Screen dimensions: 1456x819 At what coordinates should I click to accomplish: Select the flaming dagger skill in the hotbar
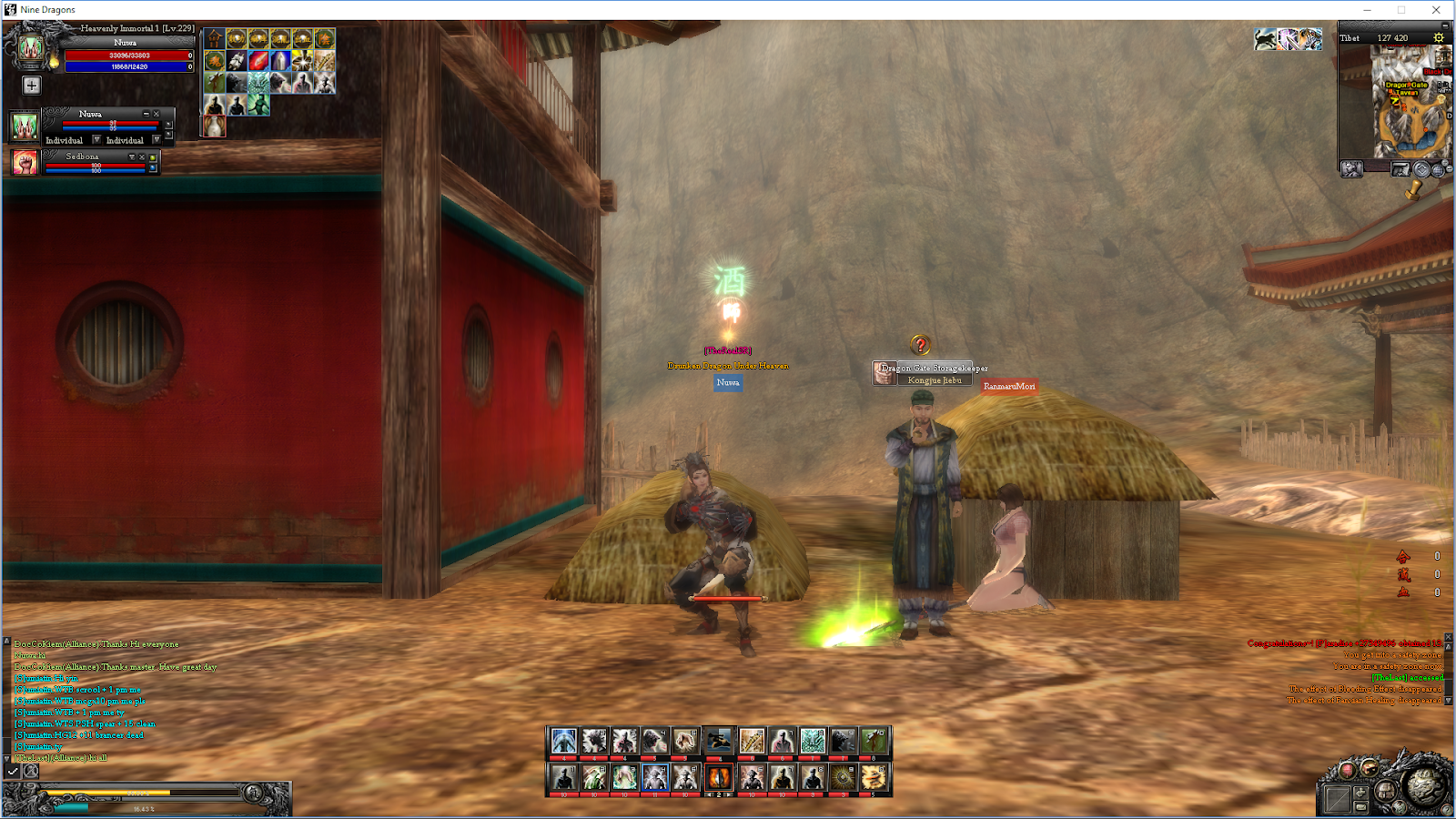[x=720, y=778]
